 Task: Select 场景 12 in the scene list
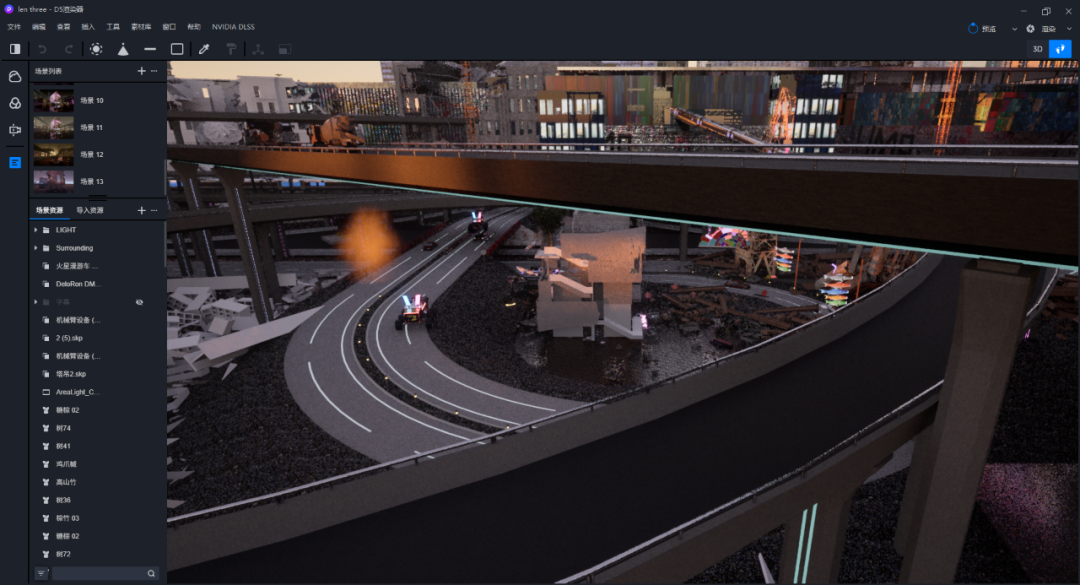(91, 154)
